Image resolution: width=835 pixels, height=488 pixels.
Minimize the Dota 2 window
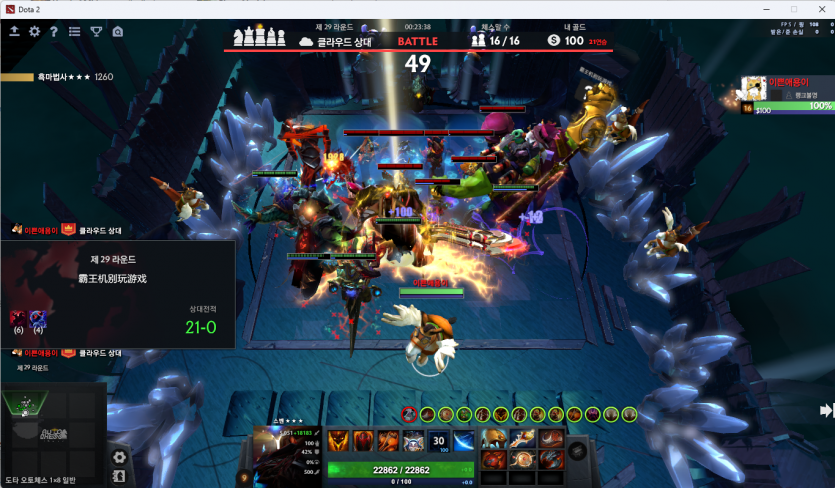coord(765,9)
